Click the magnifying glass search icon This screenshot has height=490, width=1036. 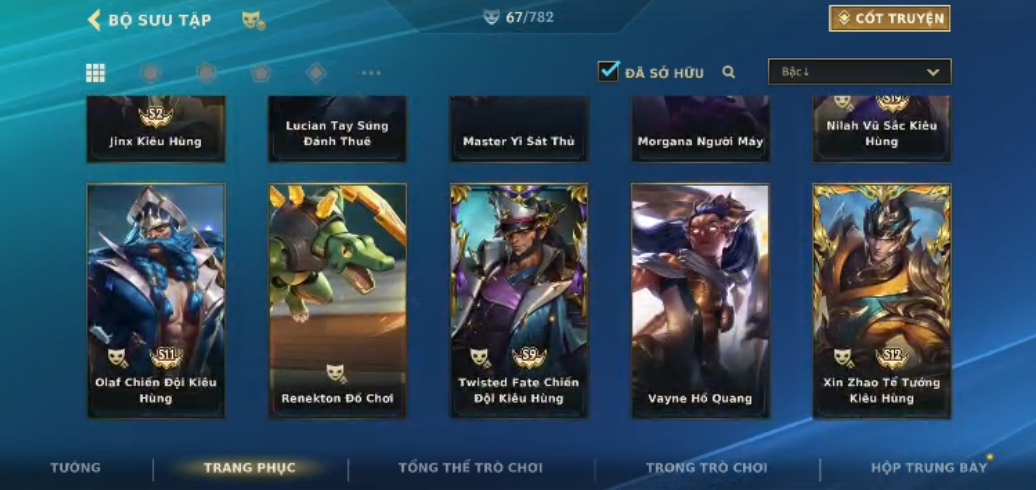click(x=729, y=72)
